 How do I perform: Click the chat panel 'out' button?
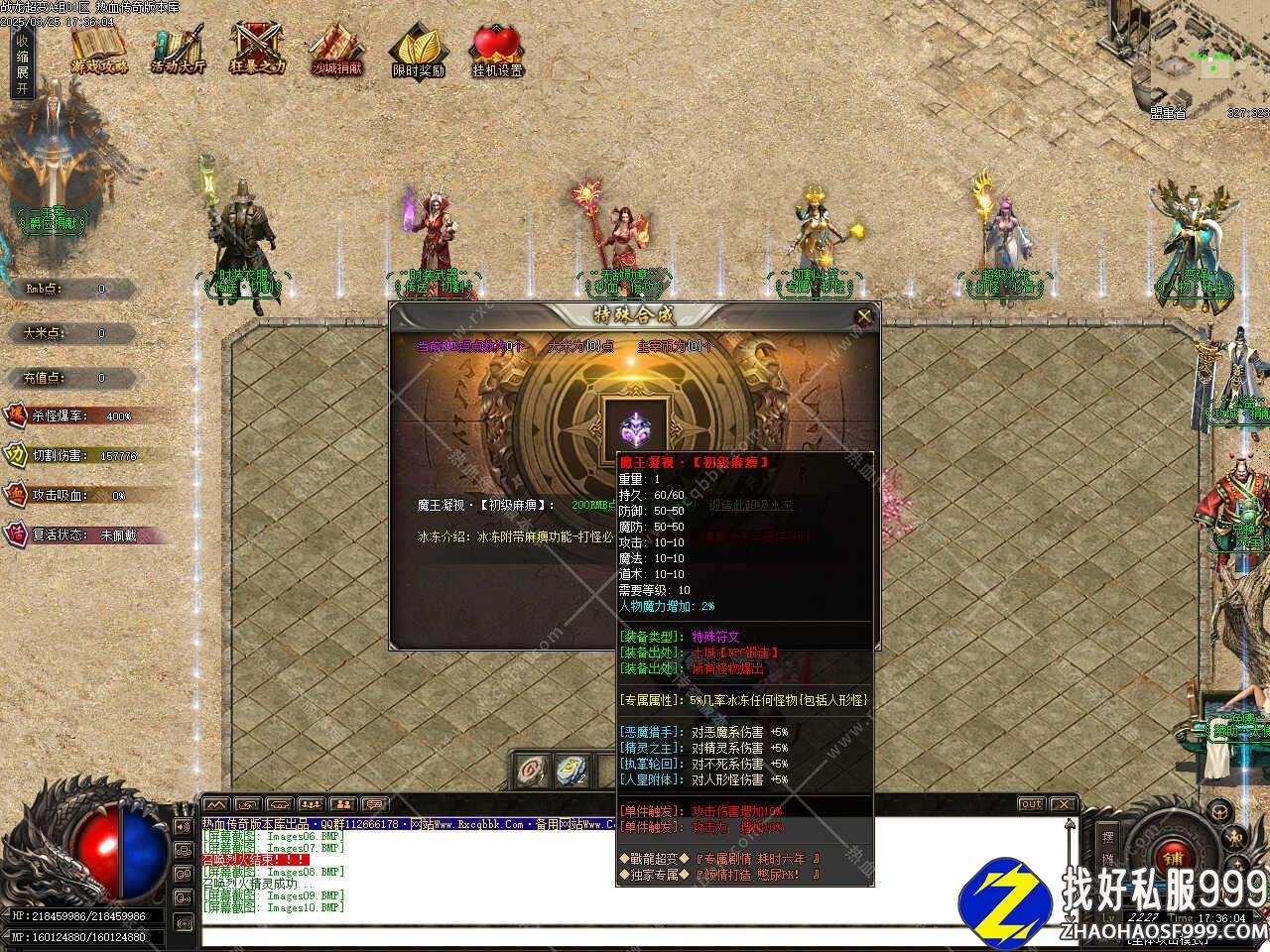(x=1031, y=804)
